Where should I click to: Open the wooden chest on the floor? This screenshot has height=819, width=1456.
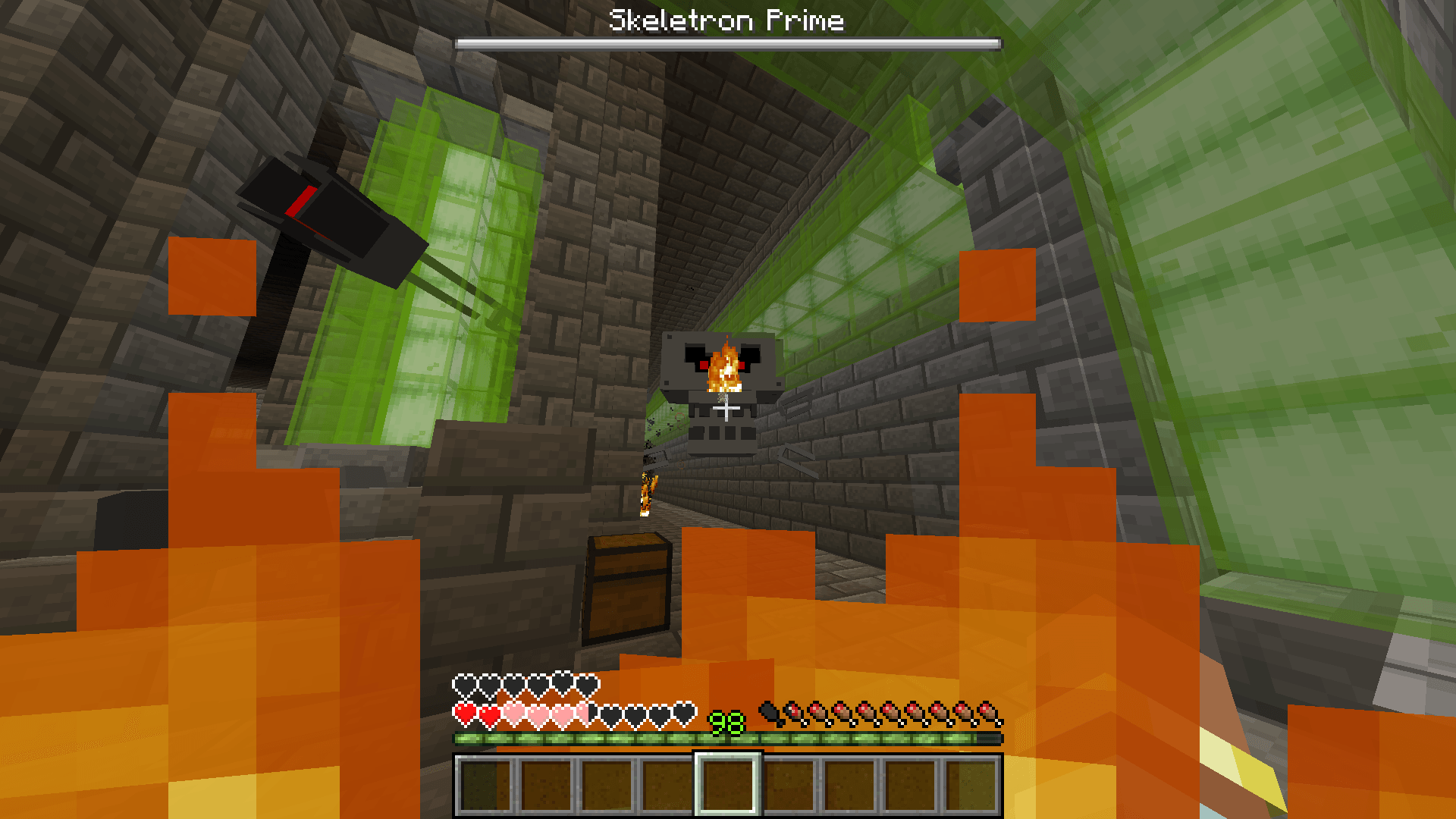(628, 590)
